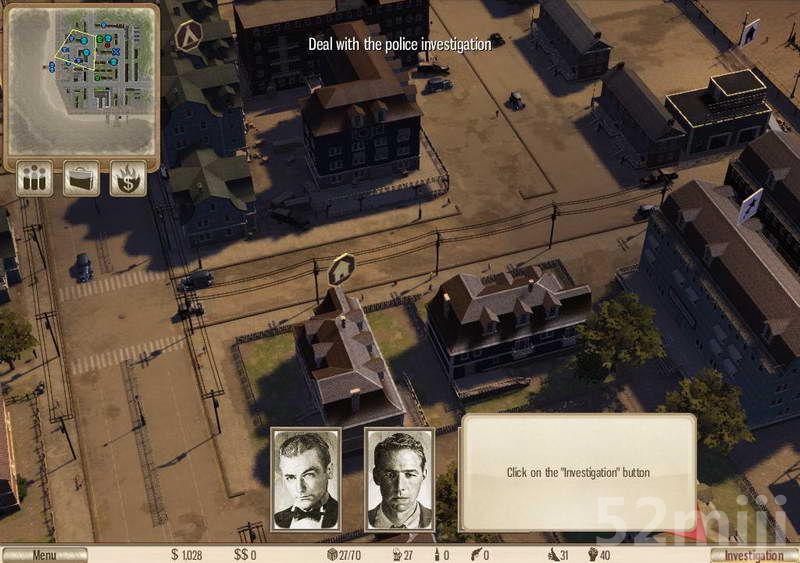Click the city minimap

pyautogui.click(x=82, y=79)
